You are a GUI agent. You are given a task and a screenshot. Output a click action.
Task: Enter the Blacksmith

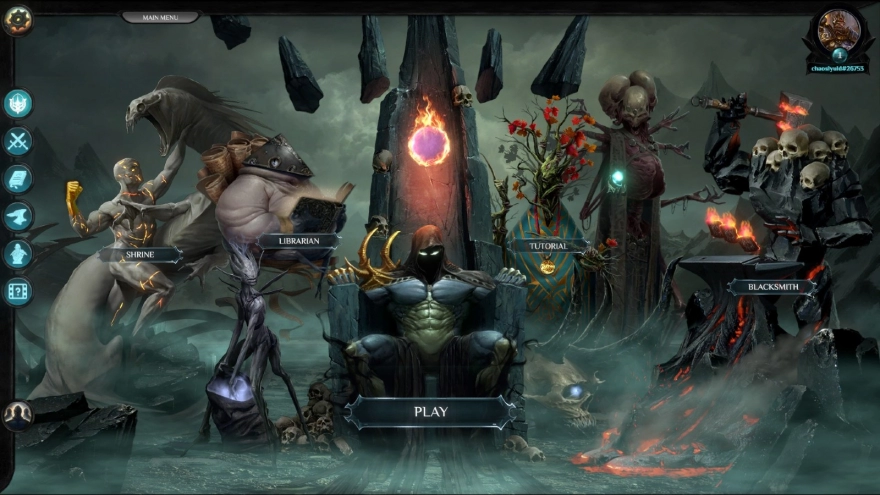[771, 287]
